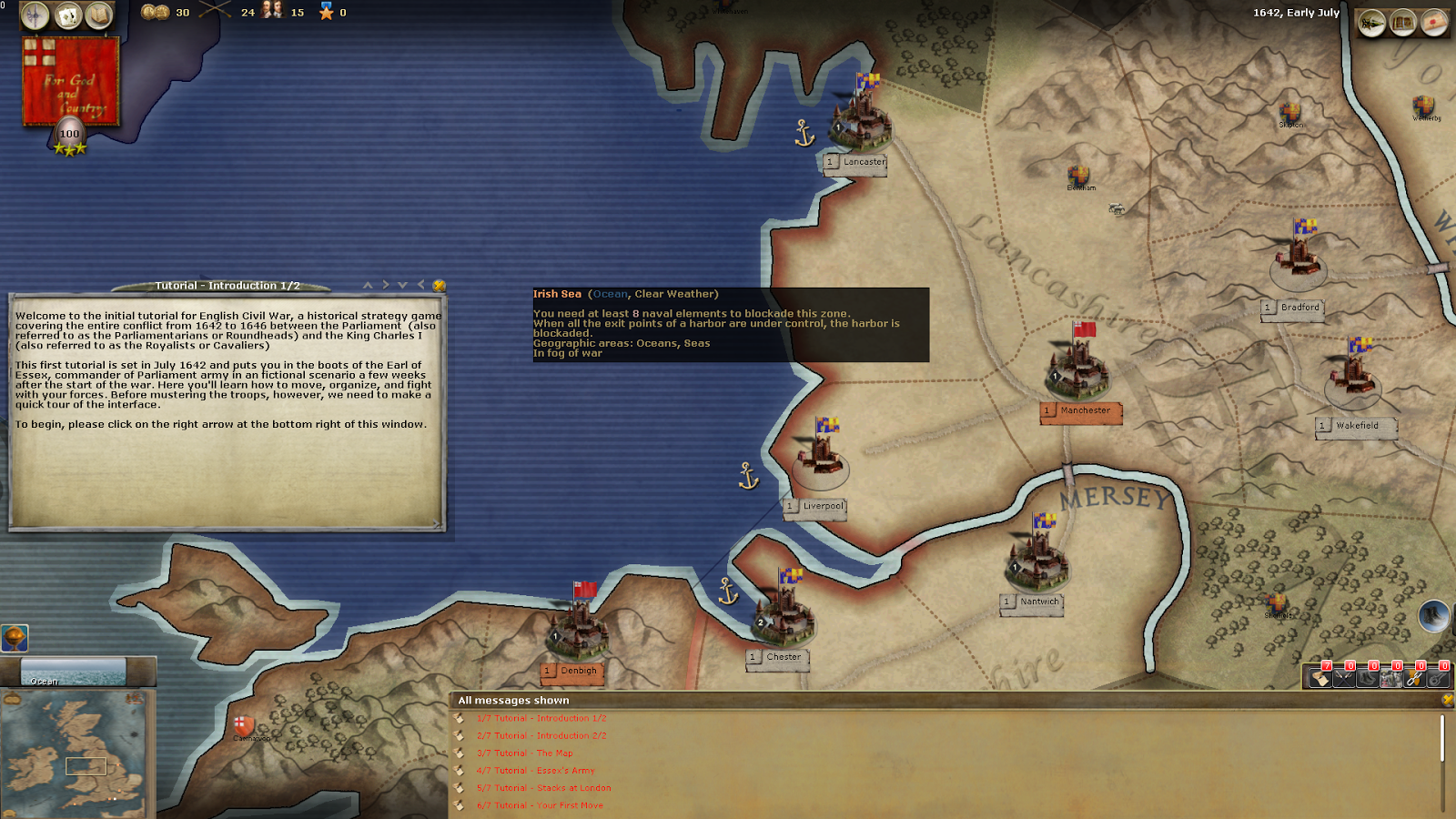The image size is (1456, 819).
Task: Advance the tutorial using the right arrow chevron
Action: pos(386,284)
